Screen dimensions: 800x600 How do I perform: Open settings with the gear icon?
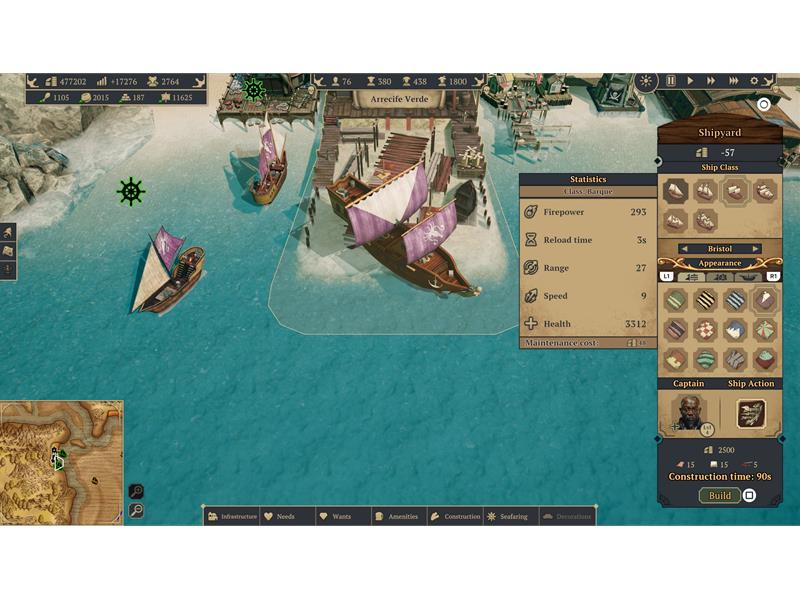tap(755, 81)
